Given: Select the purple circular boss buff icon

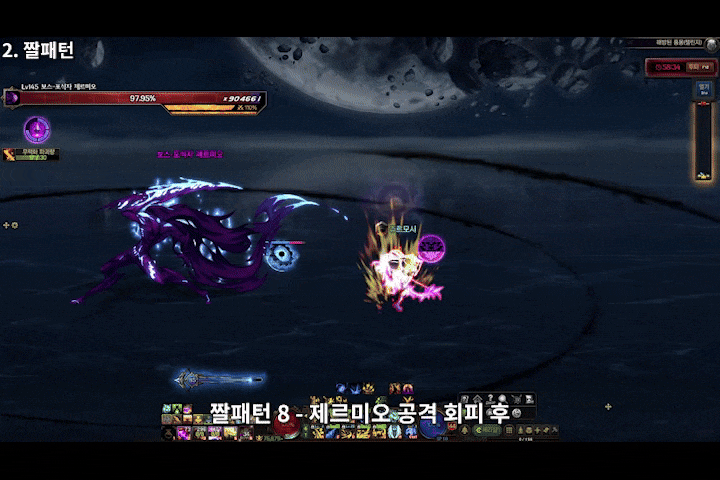Looking at the screenshot, I should [x=37, y=128].
